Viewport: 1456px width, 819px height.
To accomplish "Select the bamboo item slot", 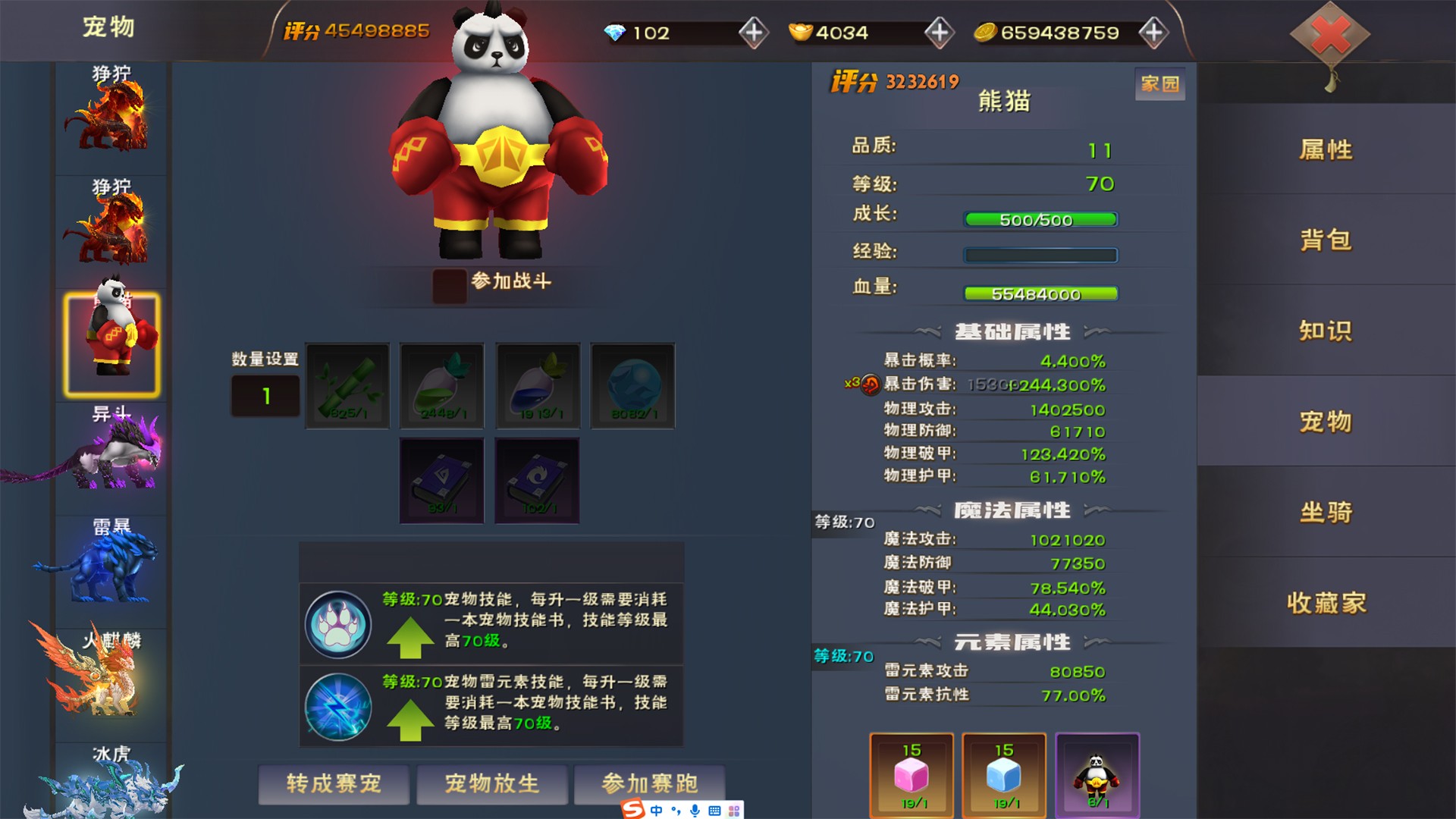I will 348,386.
